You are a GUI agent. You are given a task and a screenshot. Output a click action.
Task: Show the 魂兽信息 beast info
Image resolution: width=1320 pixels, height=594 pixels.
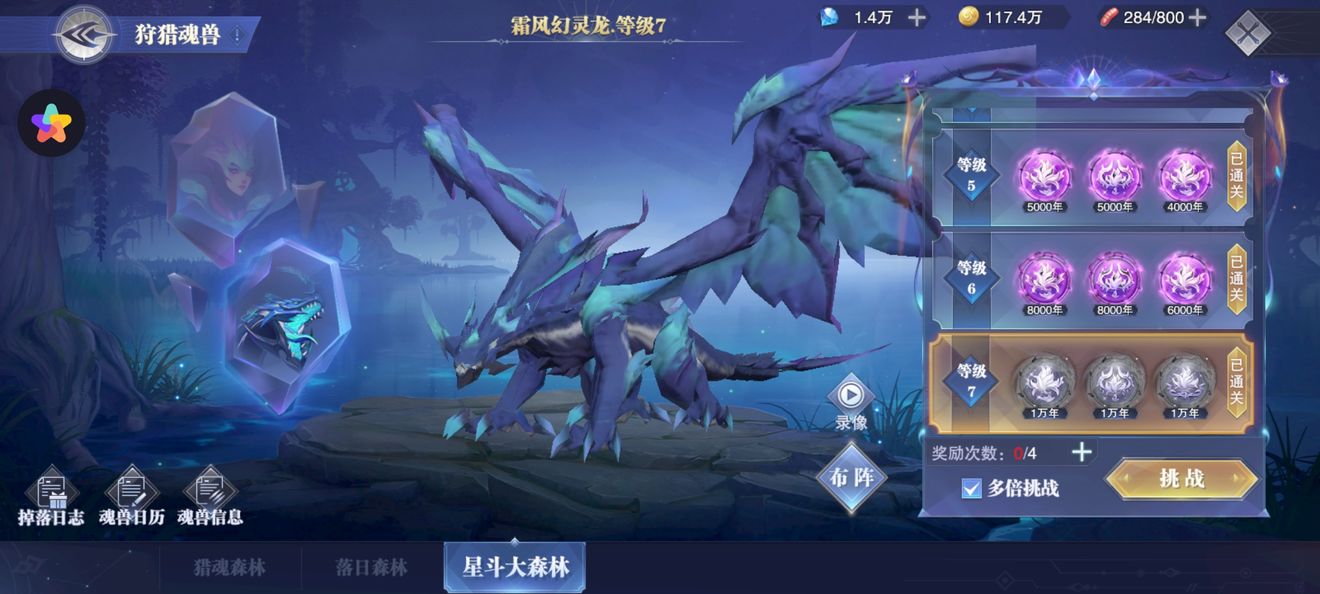tap(210, 497)
